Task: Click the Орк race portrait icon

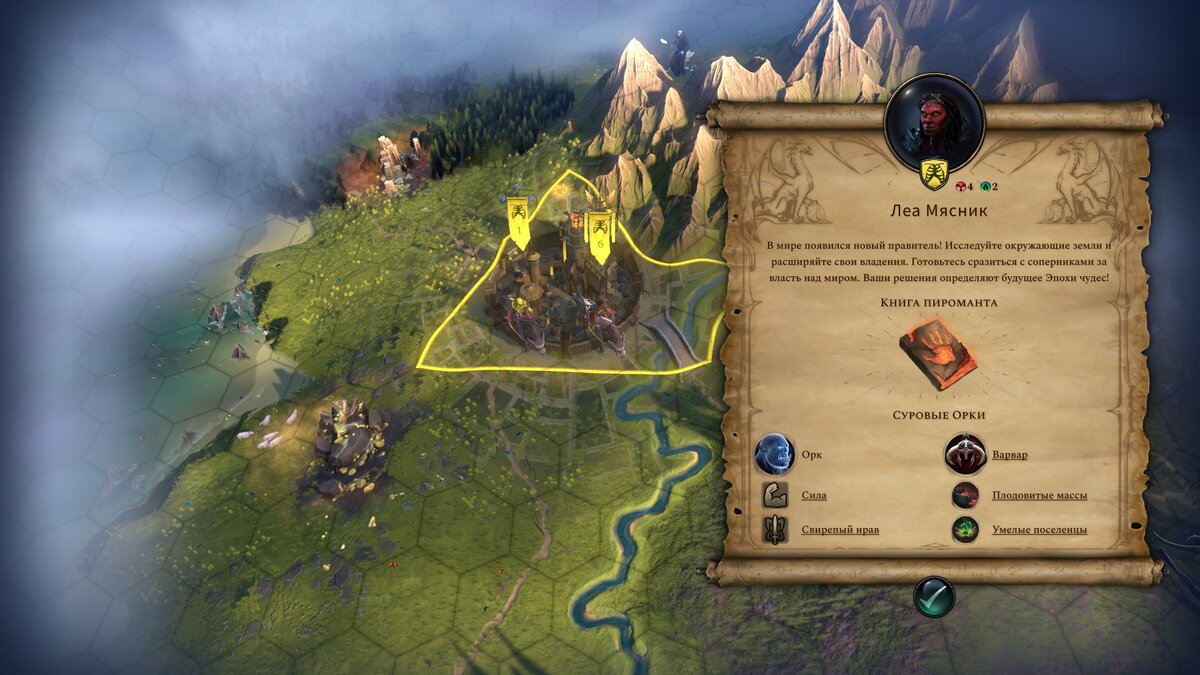Action: tap(774, 454)
